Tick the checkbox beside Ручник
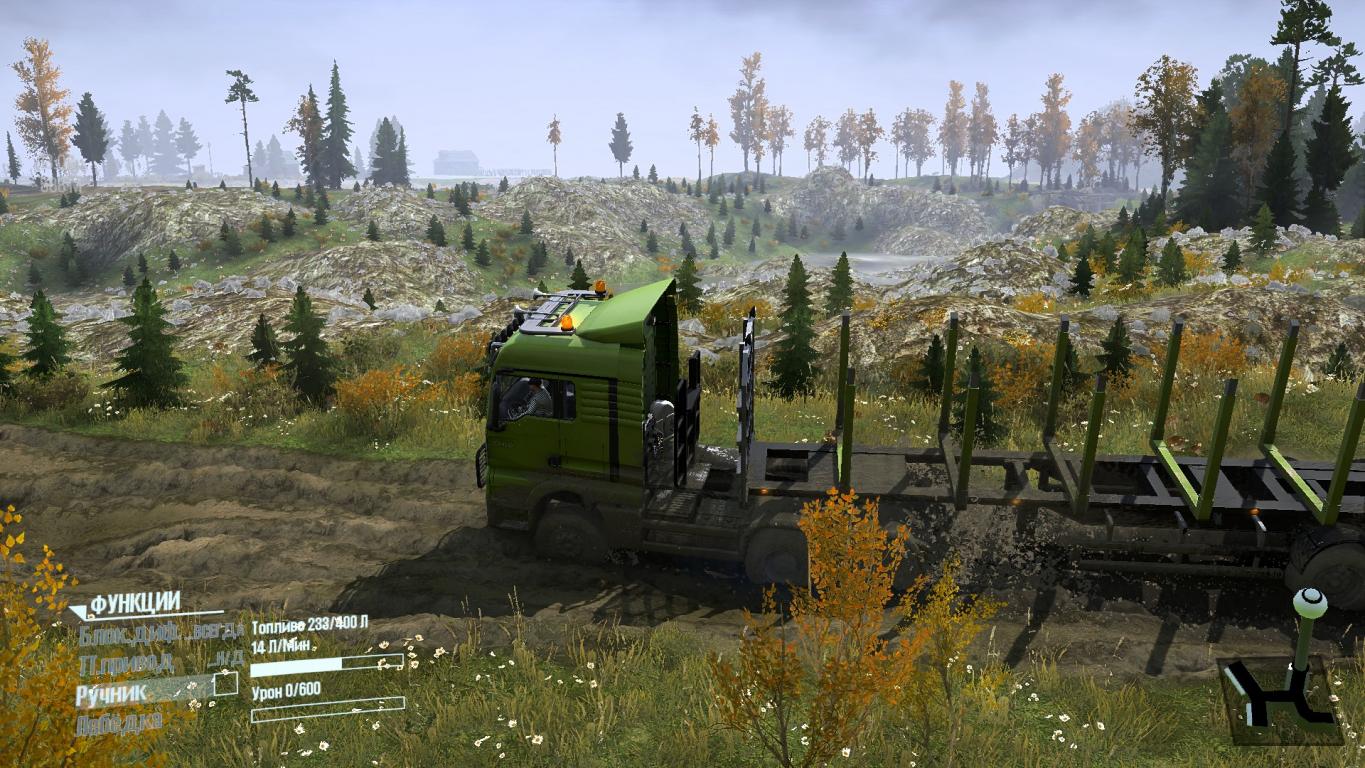The width and height of the screenshot is (1365, 768). 226,684
